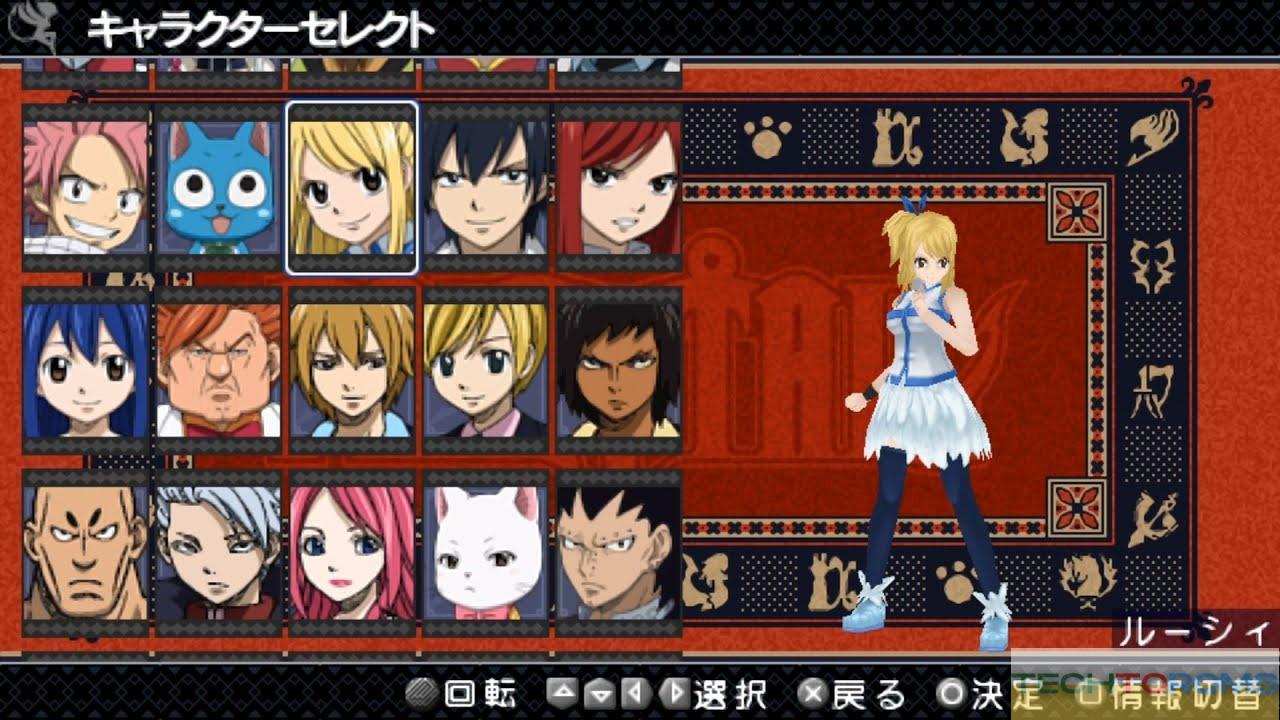Screen dimensions: 1280x720
Task: Select the bald muscular man portrait
Action: point(85,553)
